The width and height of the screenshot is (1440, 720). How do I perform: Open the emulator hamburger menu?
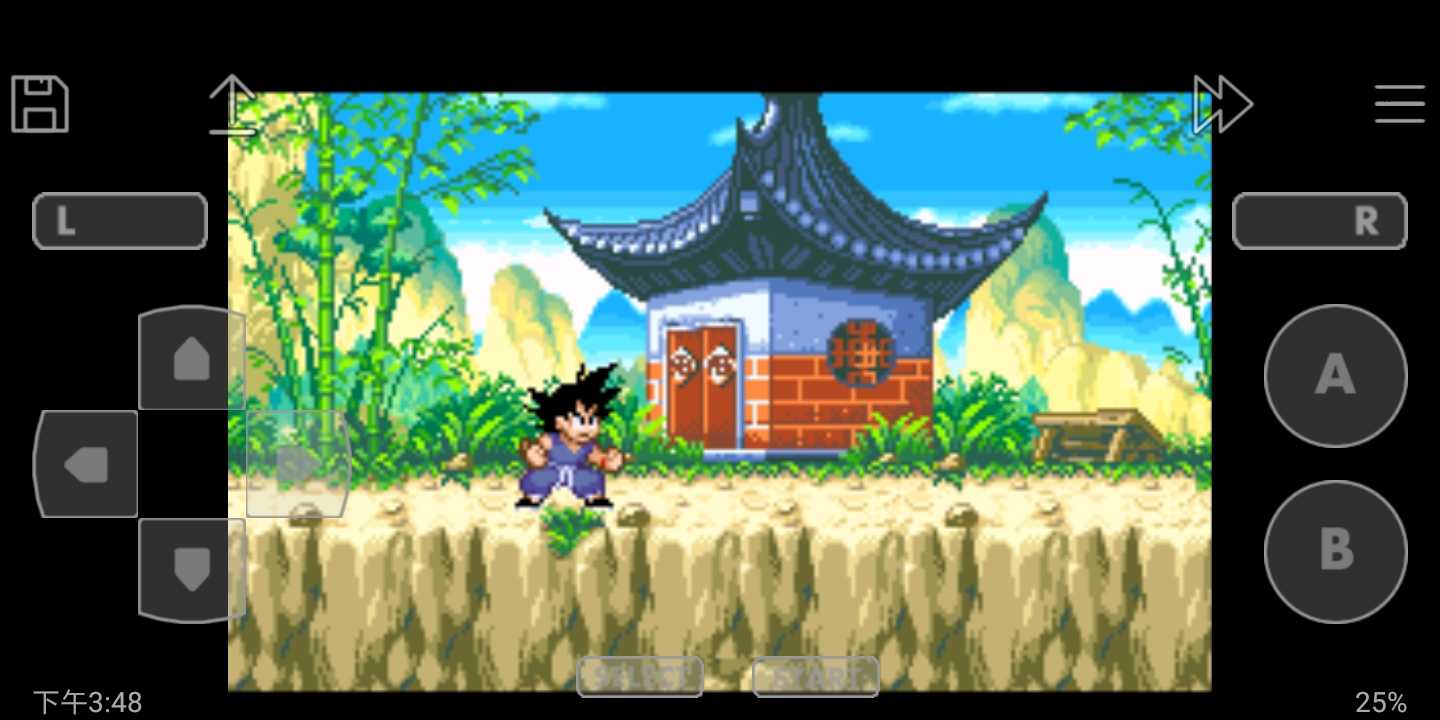(x=1399, y=103)
